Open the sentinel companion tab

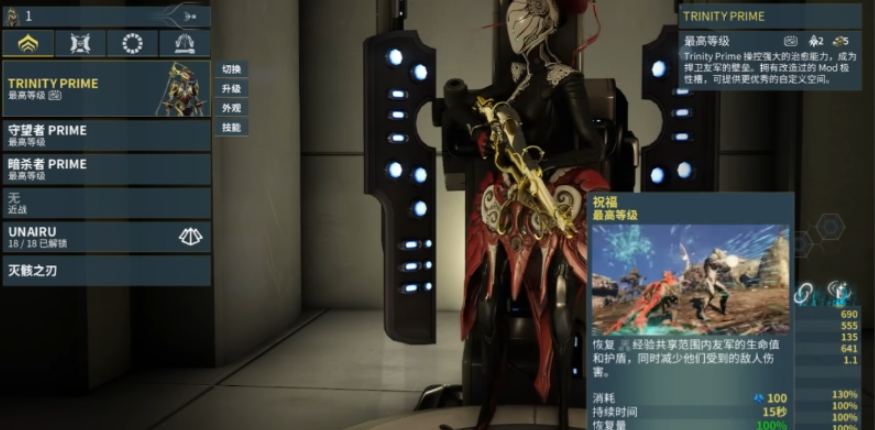point(79,43)
